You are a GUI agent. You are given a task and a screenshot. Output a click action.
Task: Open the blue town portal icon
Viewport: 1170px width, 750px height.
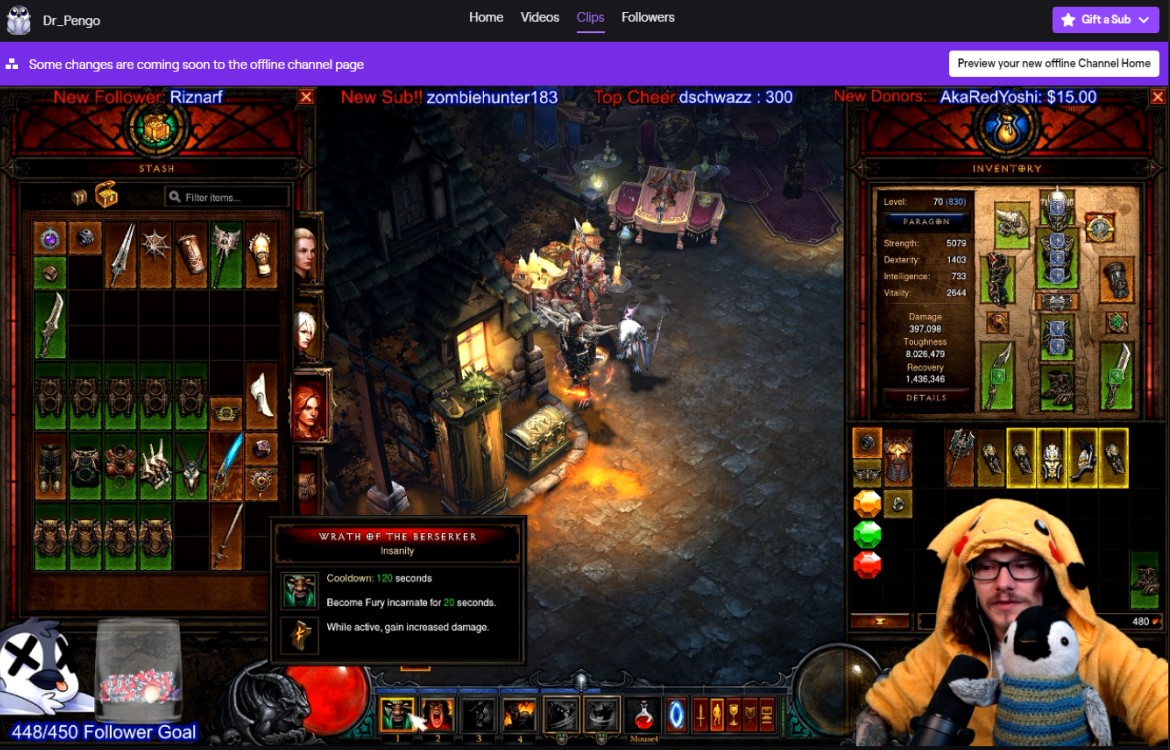(676, 714)
